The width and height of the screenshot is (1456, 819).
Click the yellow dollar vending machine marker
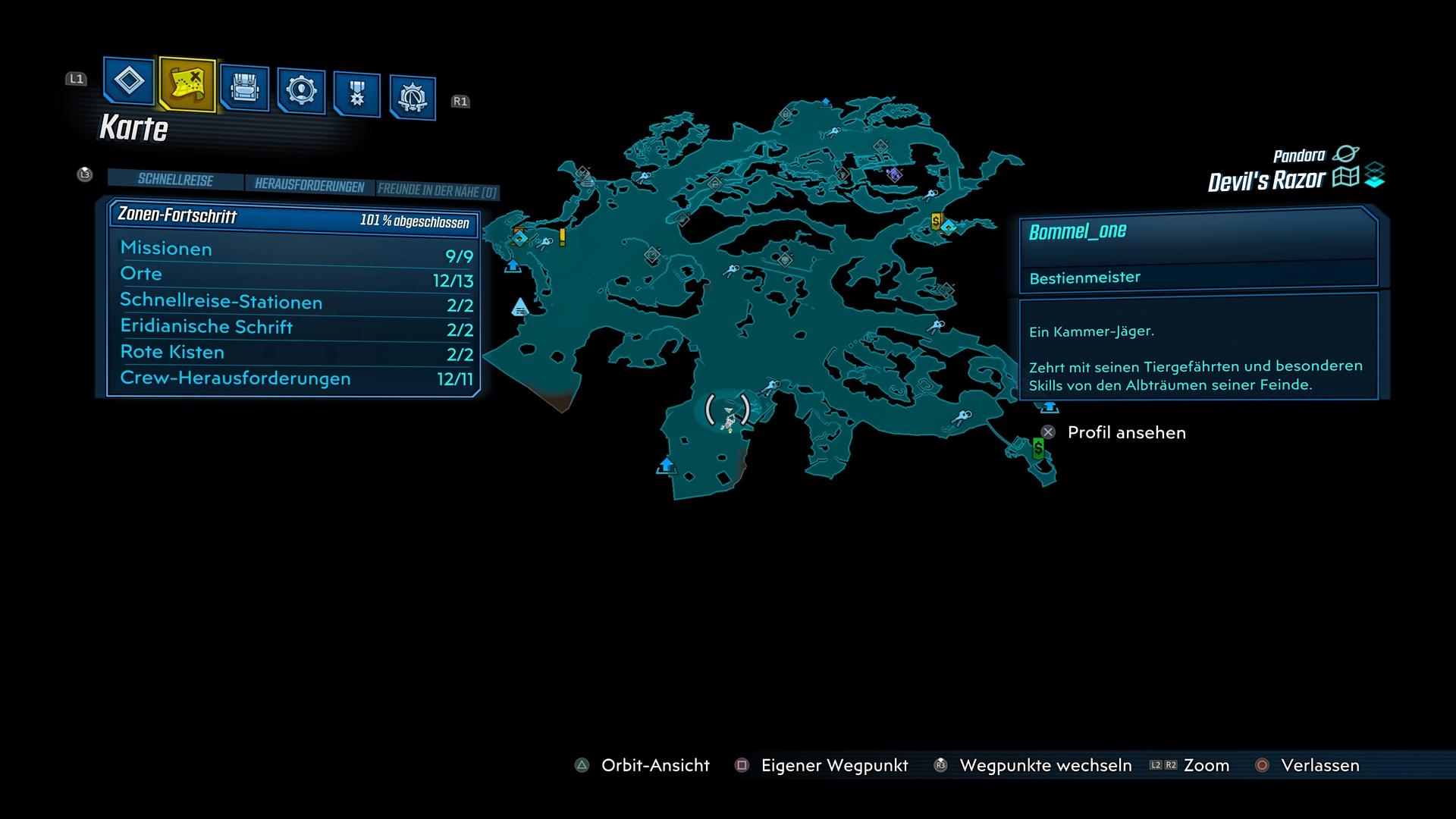[936, 221]
